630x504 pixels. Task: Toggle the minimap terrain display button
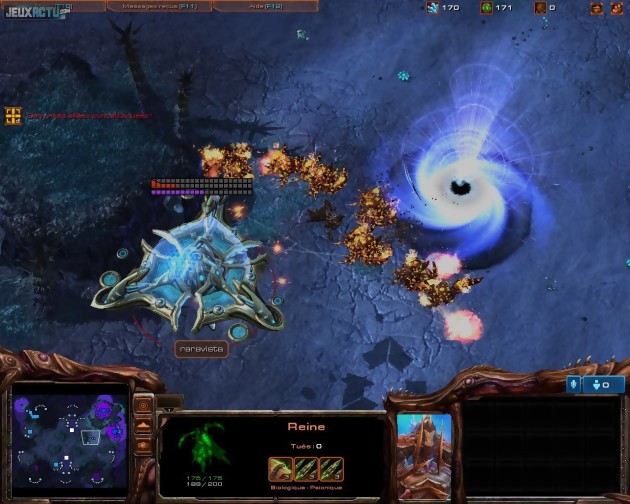pos(142,425)
